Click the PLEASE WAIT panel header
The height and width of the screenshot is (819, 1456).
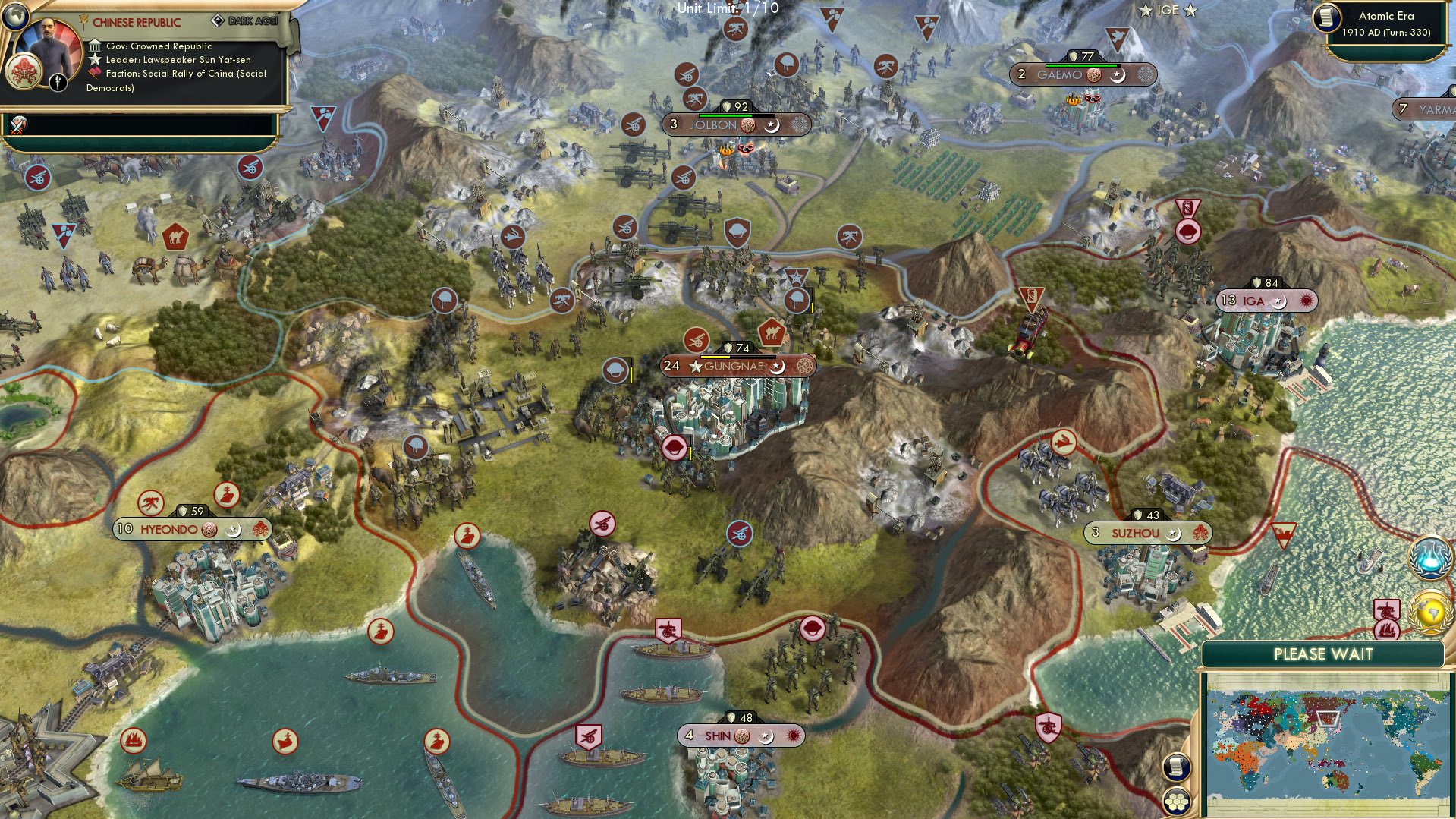point(1323,653)
